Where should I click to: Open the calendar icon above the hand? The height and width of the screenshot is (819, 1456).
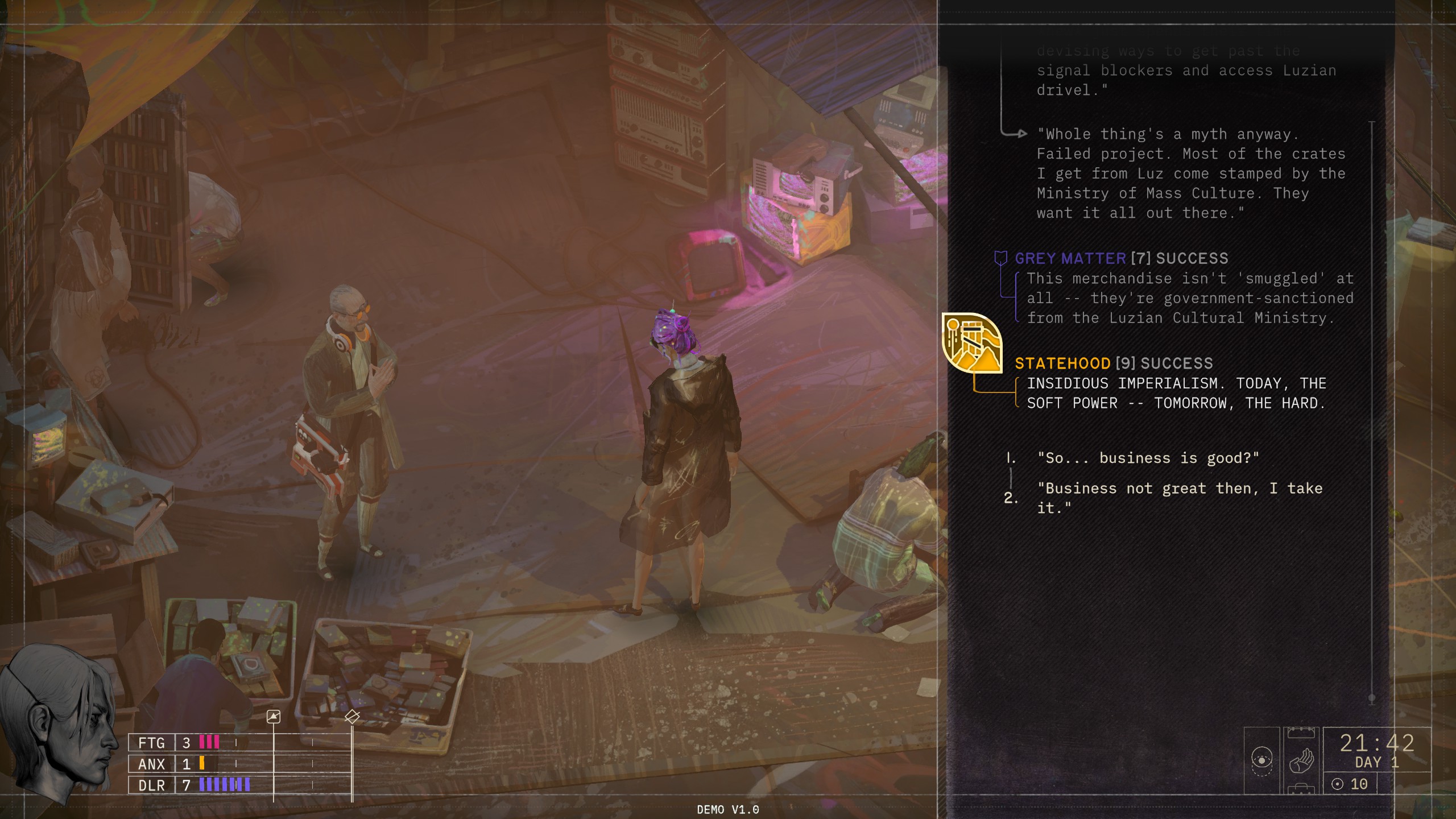[1301, 732]
